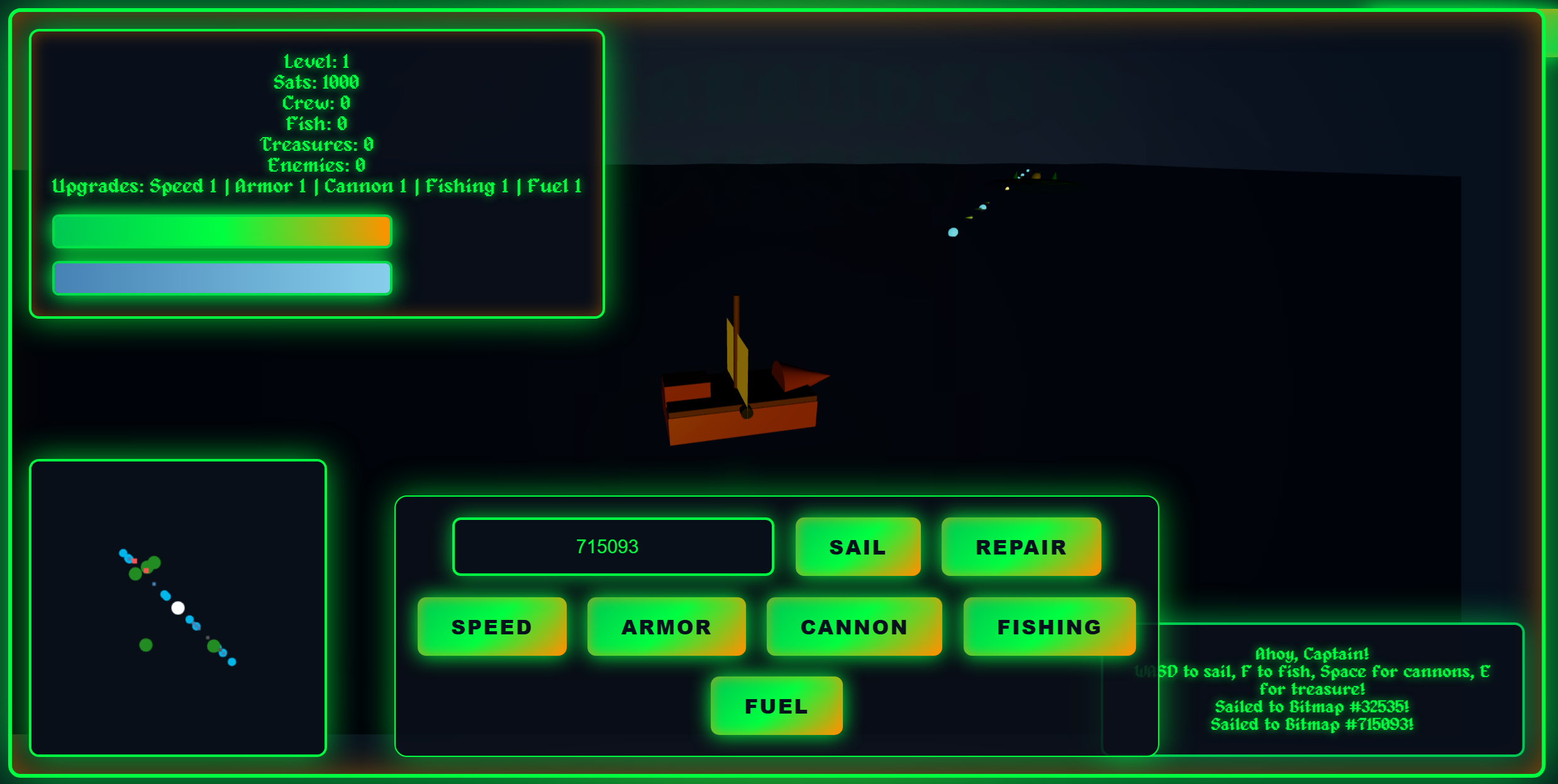Upgrade the CANNON
The image size is (1558, 784).
click(x=854, y=627)
